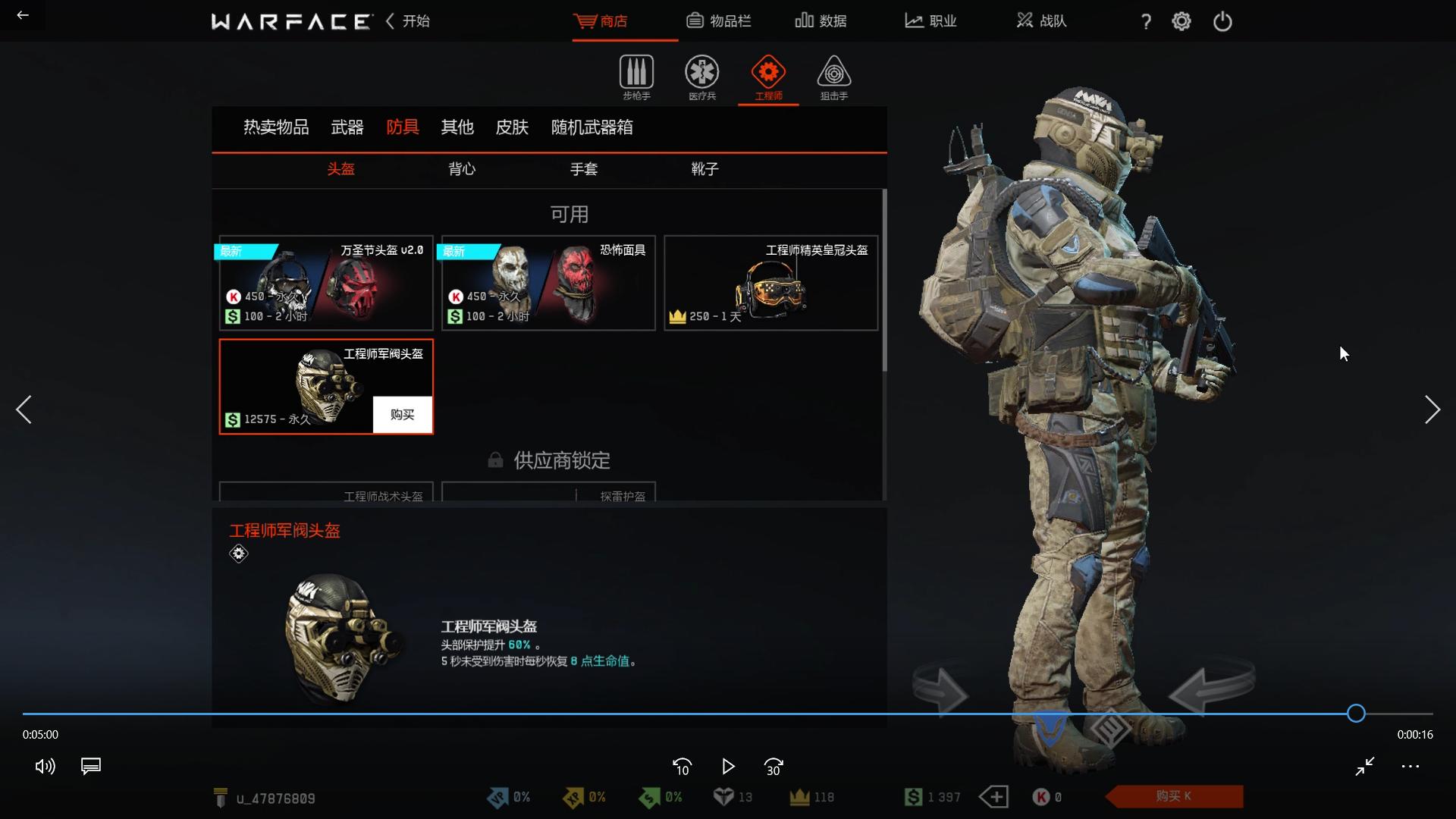Select the 万圣节头盔 v2.0 item
The height and width of the screenshot is (819, 1456).
326,283
